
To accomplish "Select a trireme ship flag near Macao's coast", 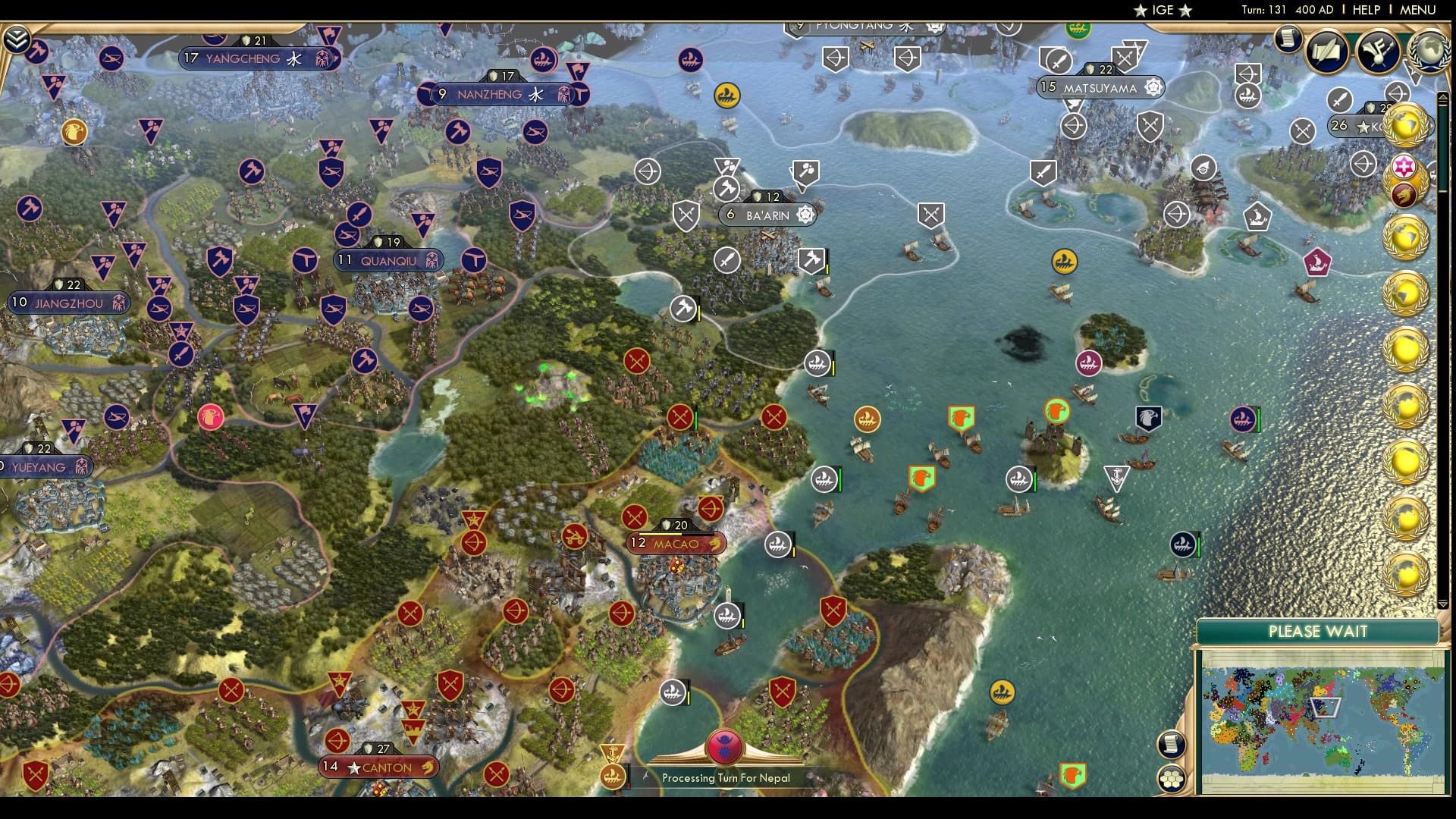I will click(778, 544).
